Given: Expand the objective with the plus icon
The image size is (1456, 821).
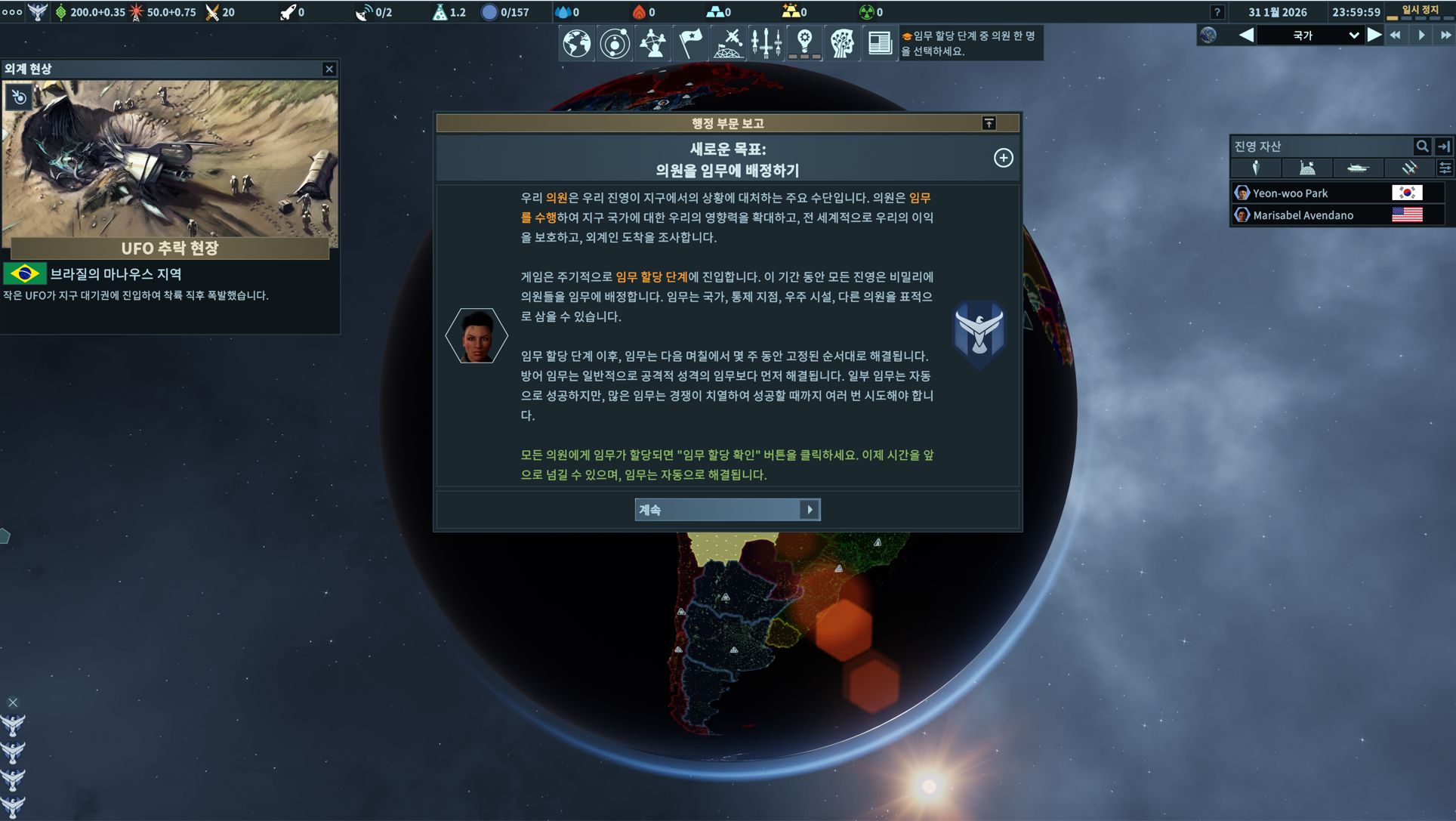Looking at the screenshot, I should [1003, 158].
